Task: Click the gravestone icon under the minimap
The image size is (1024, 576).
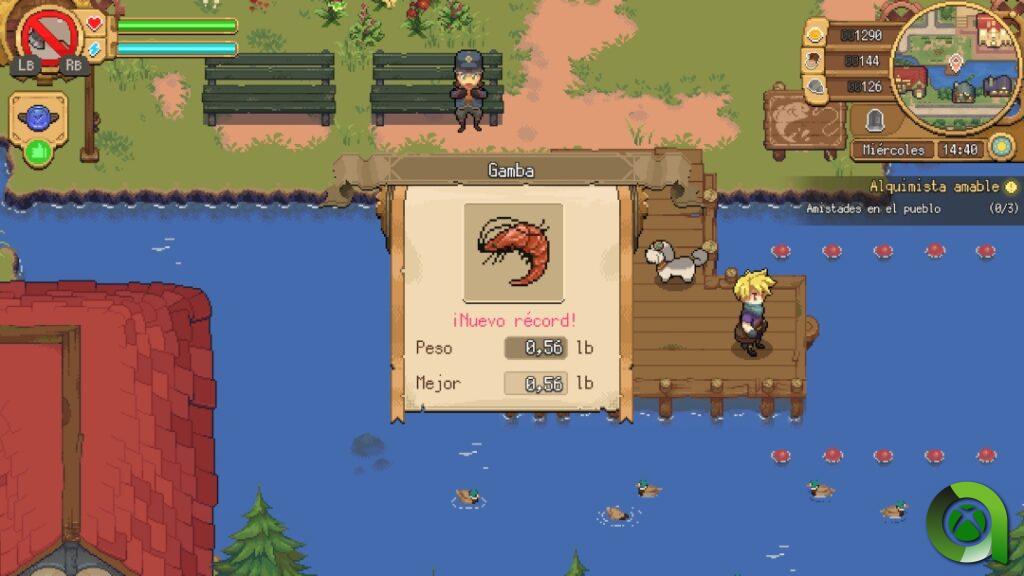Action: 875,121
